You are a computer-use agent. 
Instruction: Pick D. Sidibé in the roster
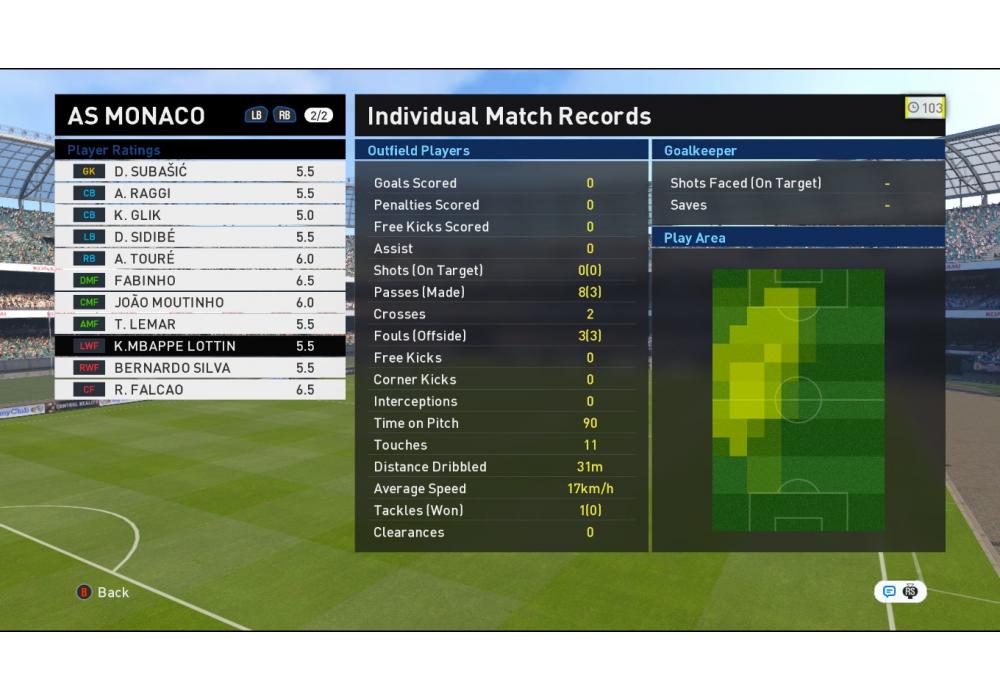200,237
